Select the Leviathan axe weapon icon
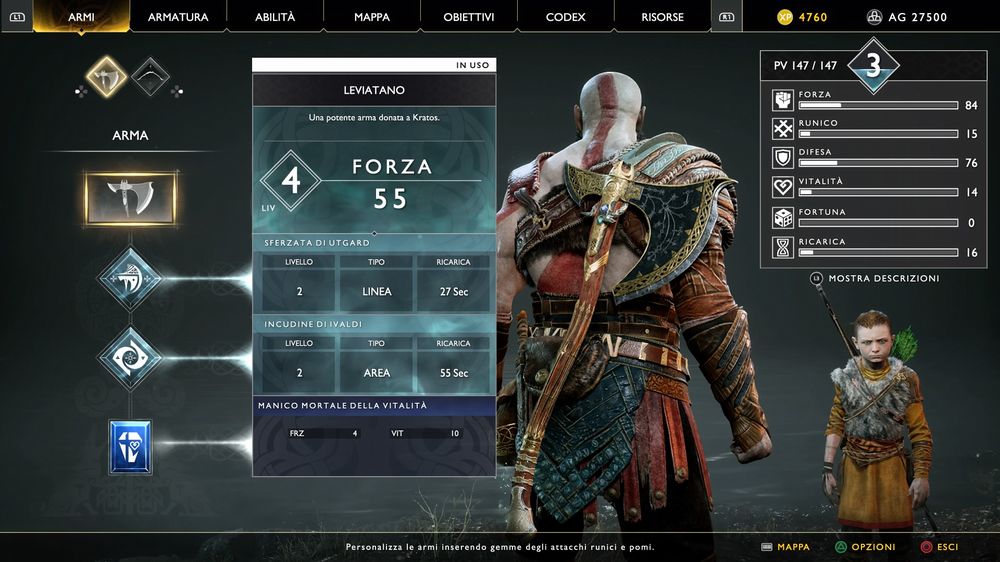This screenshot has height=562, width=1000. point(105,77)
